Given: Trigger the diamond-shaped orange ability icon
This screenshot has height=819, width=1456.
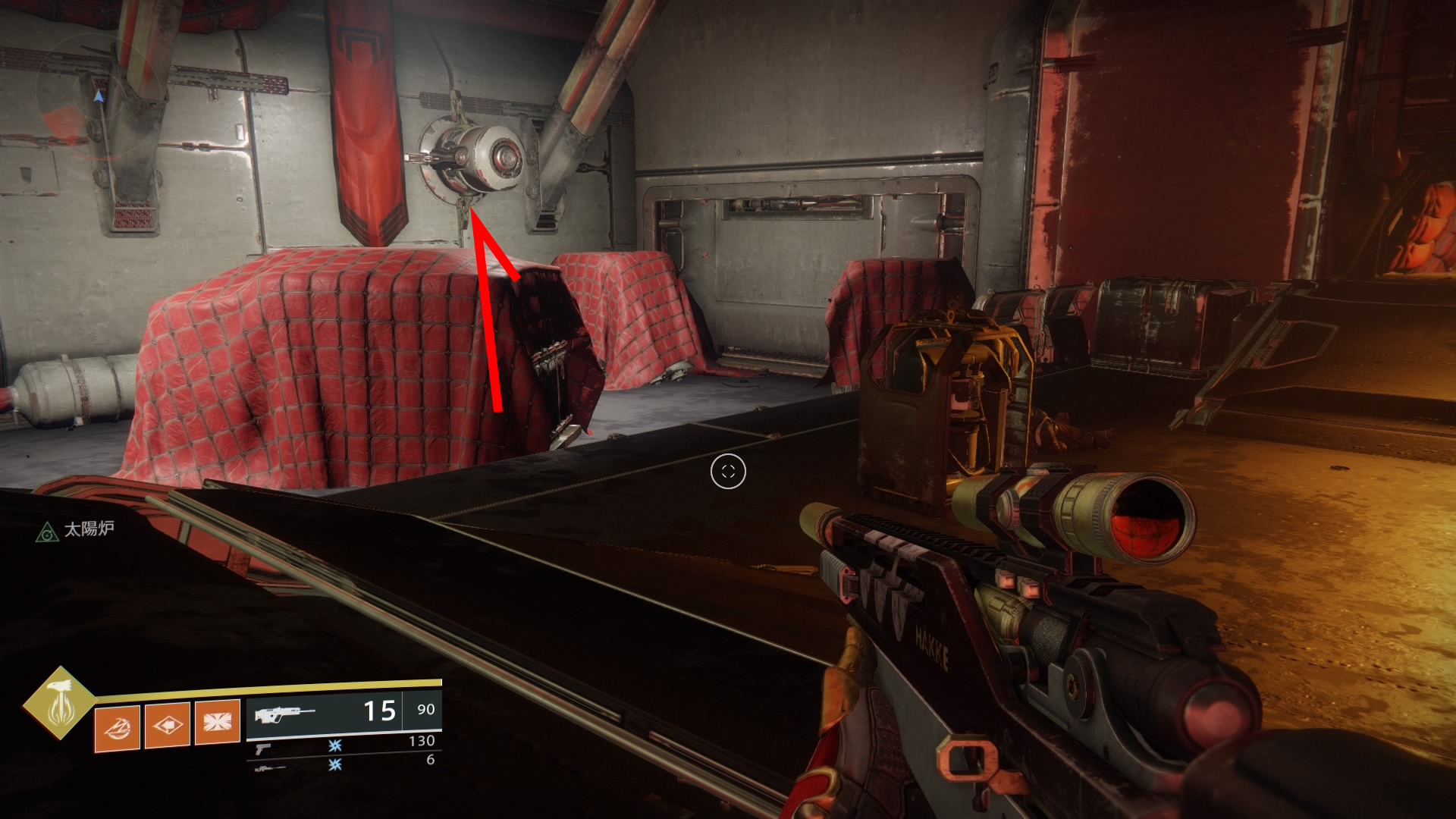Looking at the screenshot, I should [x=168, y=725].
